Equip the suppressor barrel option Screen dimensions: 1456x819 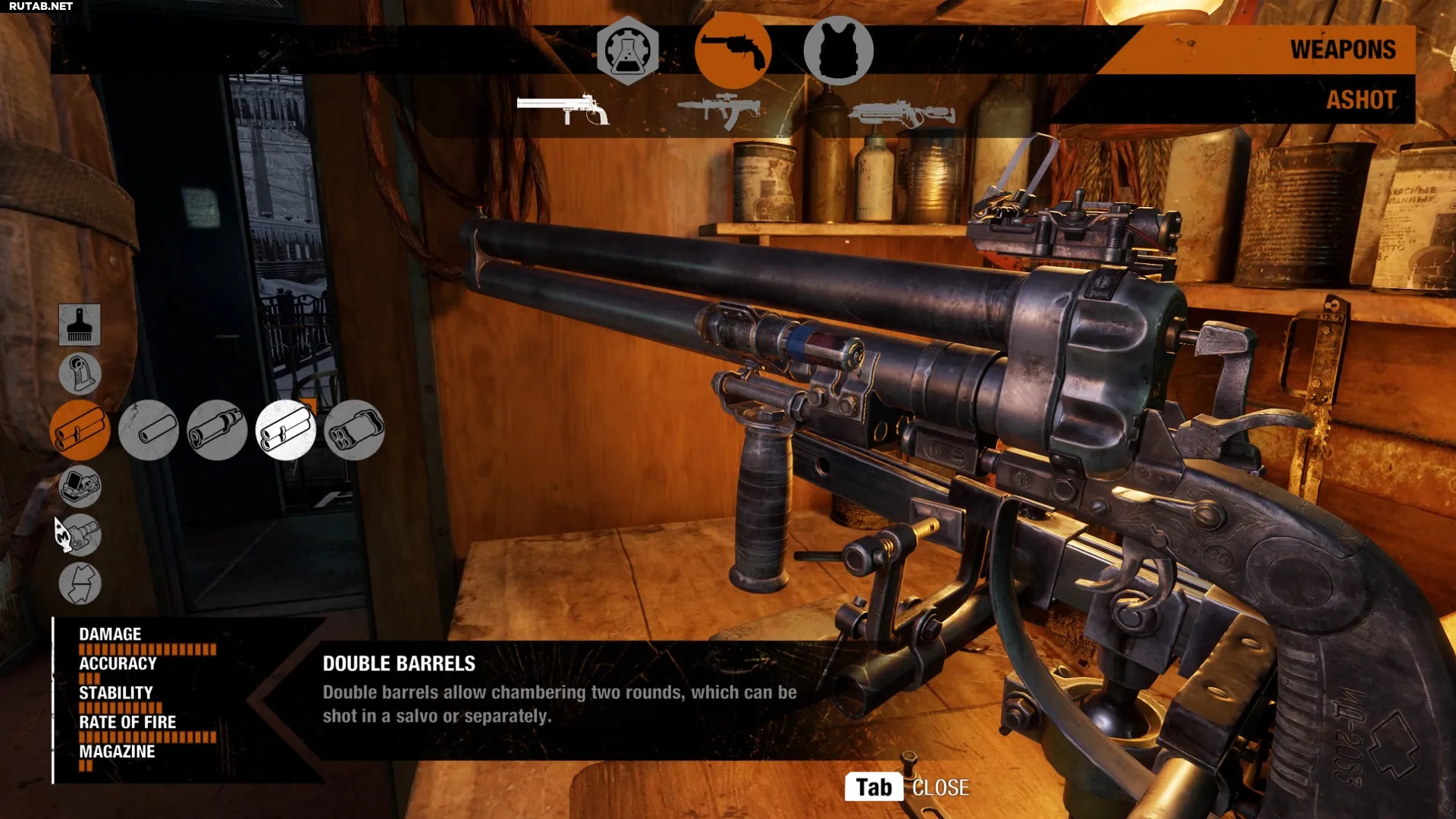[217, 430]
